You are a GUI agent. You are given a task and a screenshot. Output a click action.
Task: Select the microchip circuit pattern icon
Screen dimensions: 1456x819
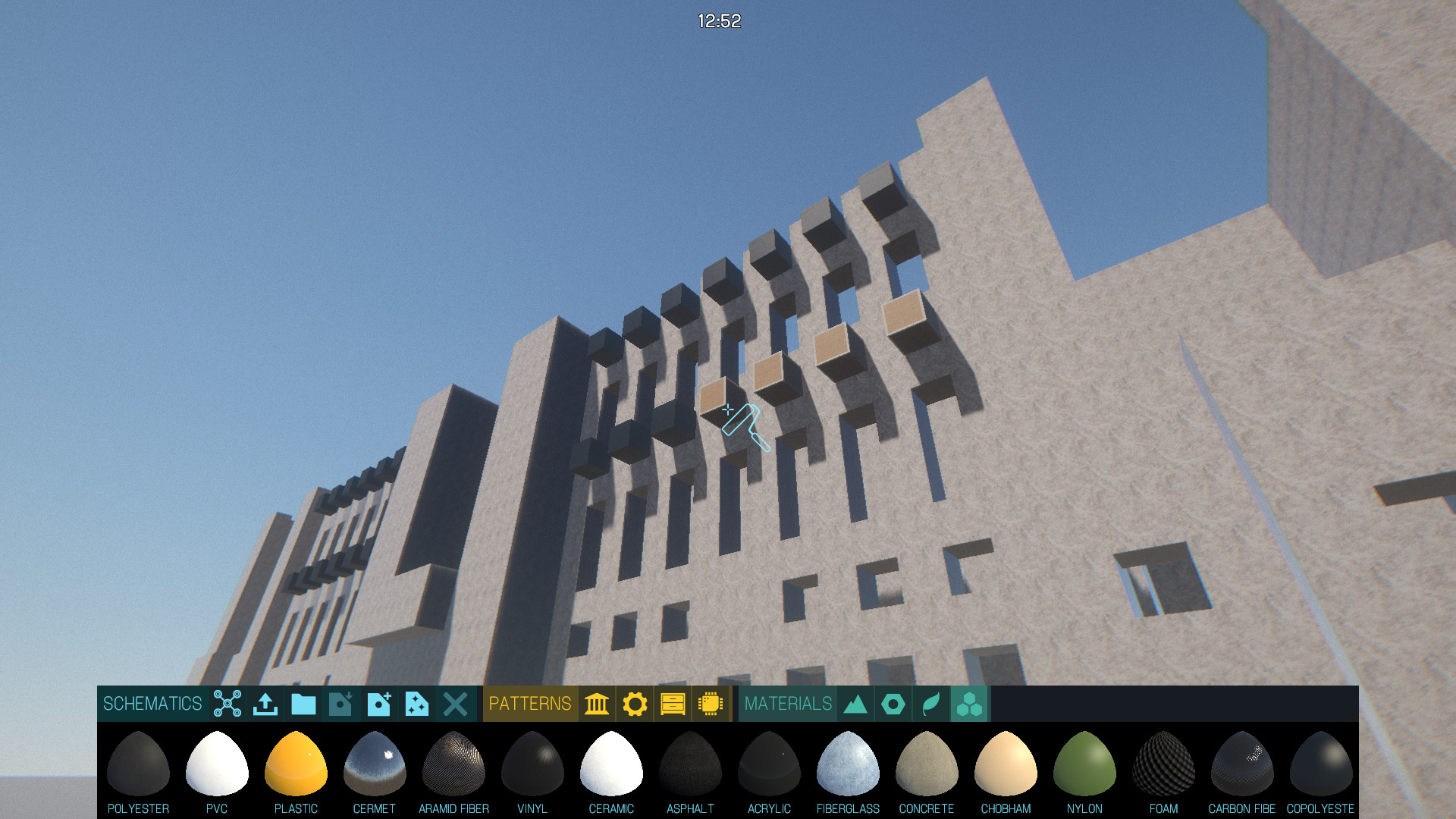coord(711,704)
